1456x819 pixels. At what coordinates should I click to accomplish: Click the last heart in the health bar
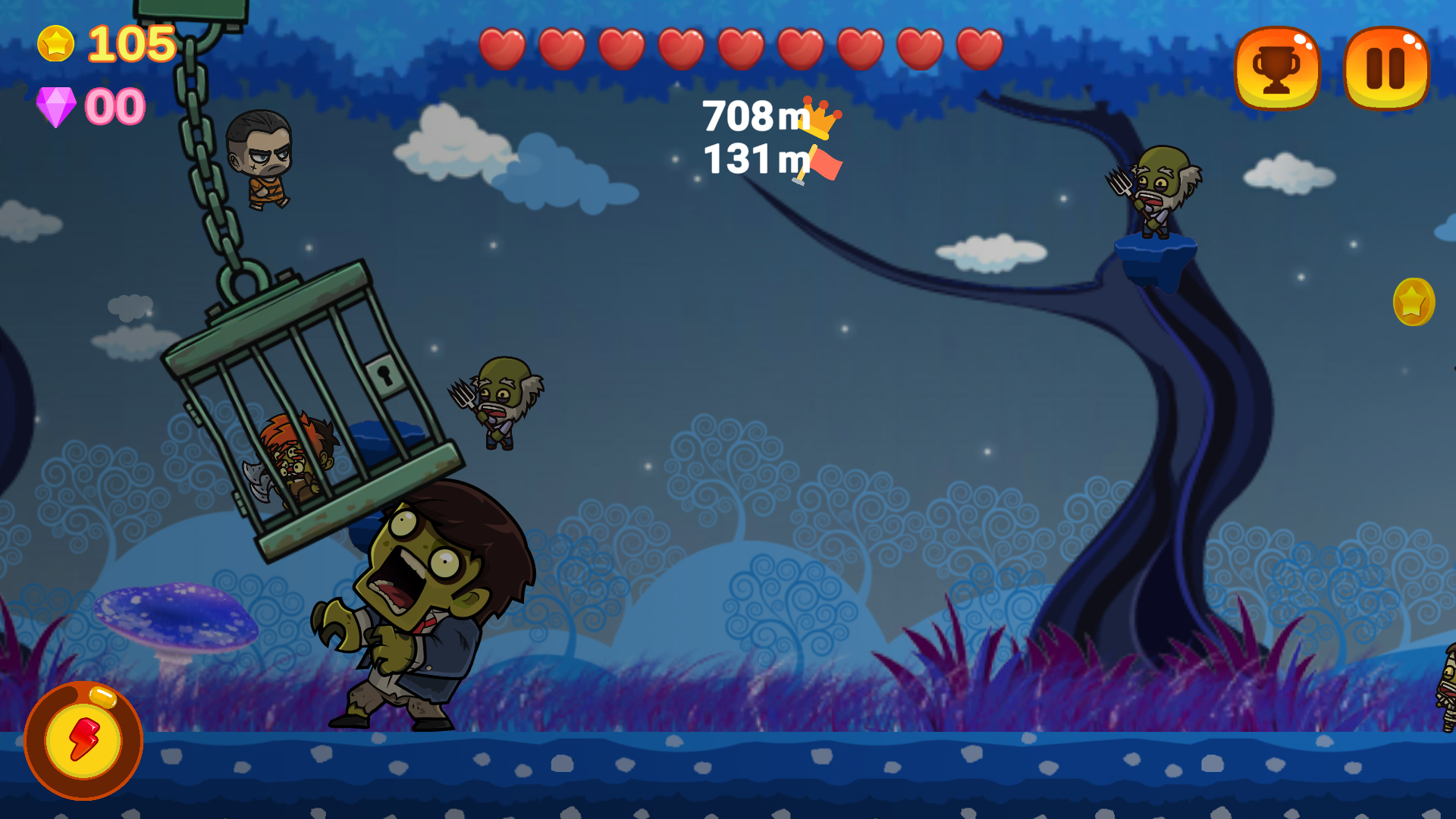pos(978,47)
